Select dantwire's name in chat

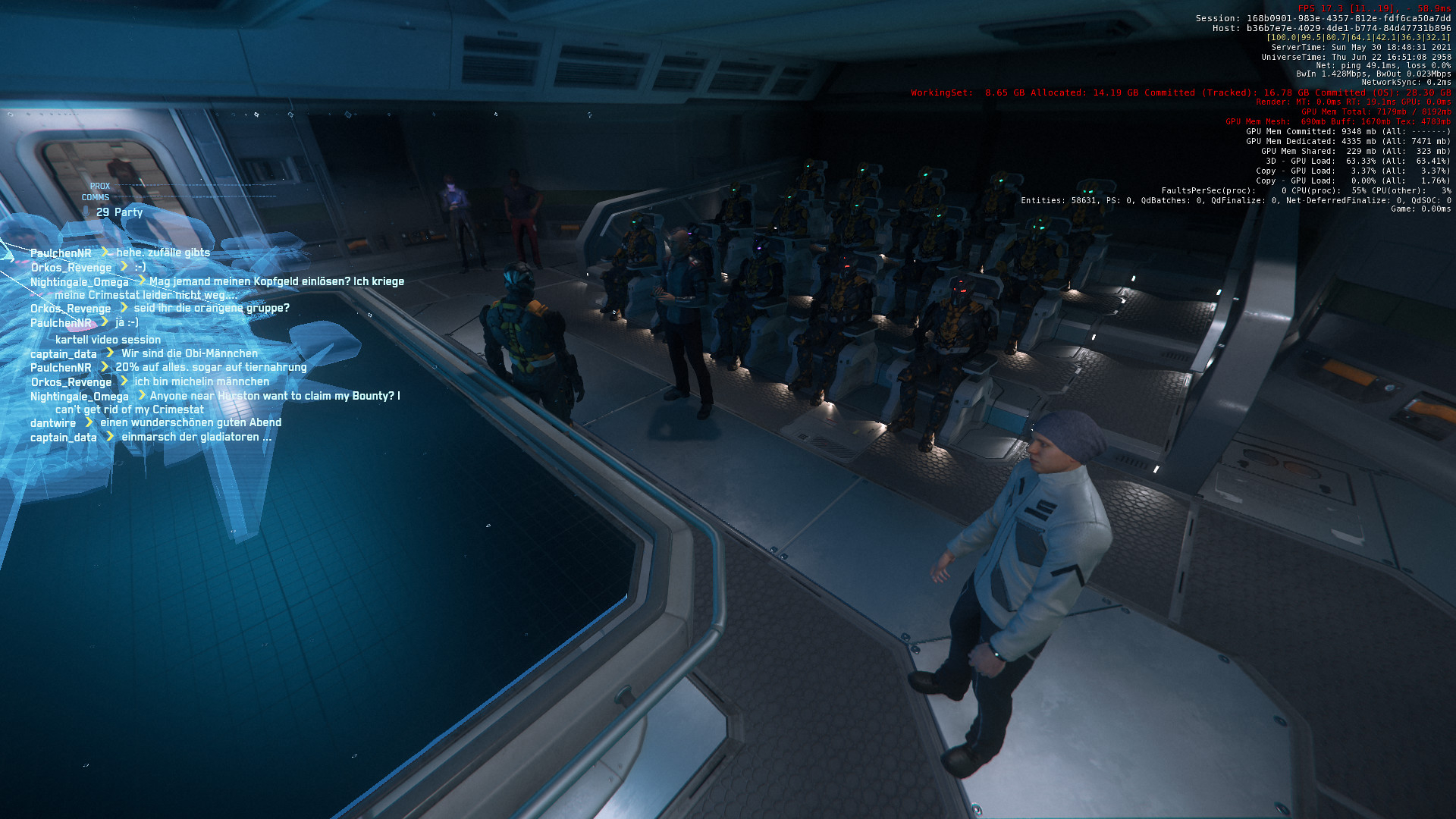click(53, 423)
